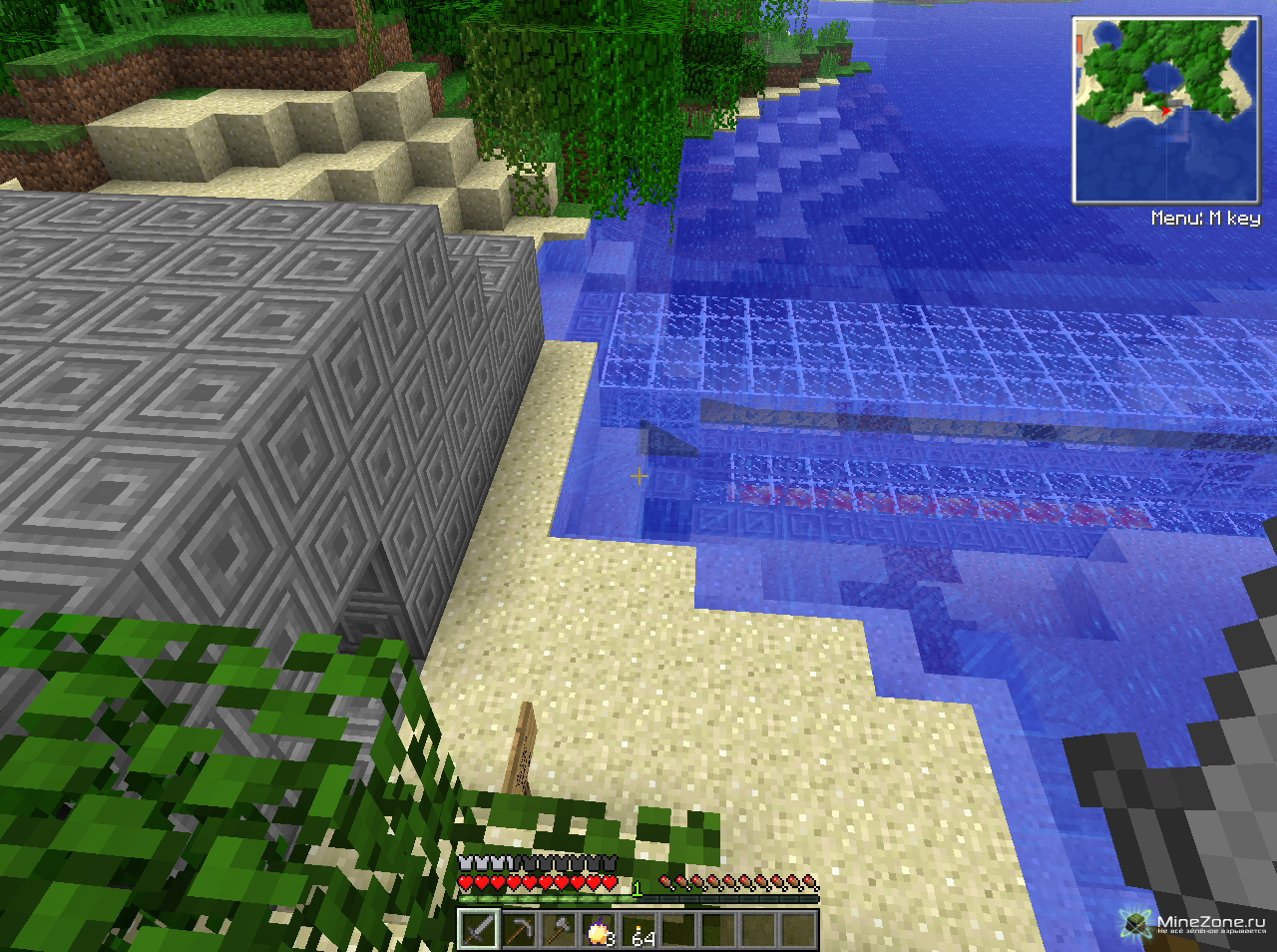Select the stone axe hotbar slot
The image size is (1277, 952).
tap(559, 930)
